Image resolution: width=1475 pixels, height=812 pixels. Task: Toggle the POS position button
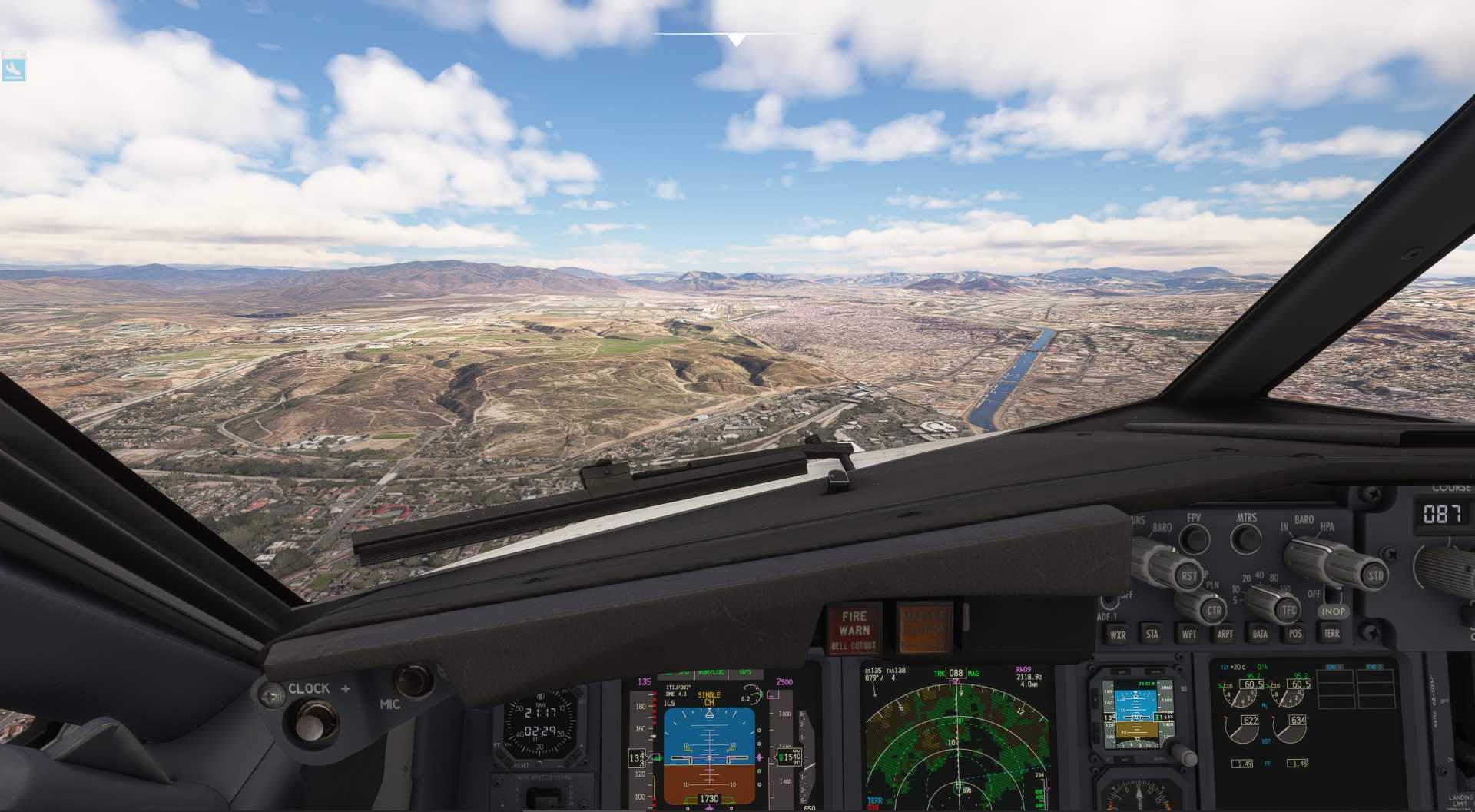point(1295,634)
